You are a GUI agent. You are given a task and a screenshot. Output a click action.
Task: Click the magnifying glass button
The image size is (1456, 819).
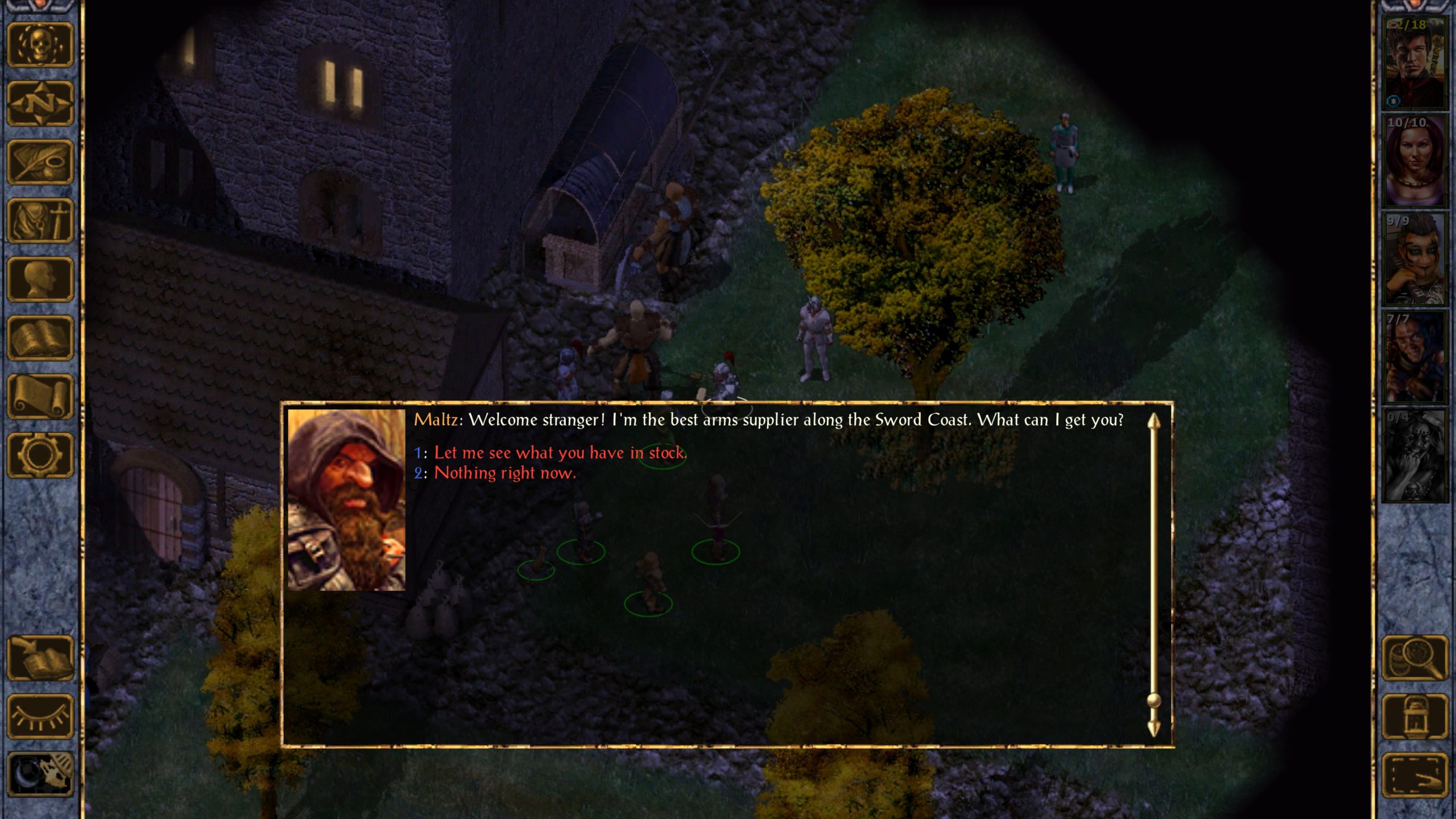point(1414,658)
